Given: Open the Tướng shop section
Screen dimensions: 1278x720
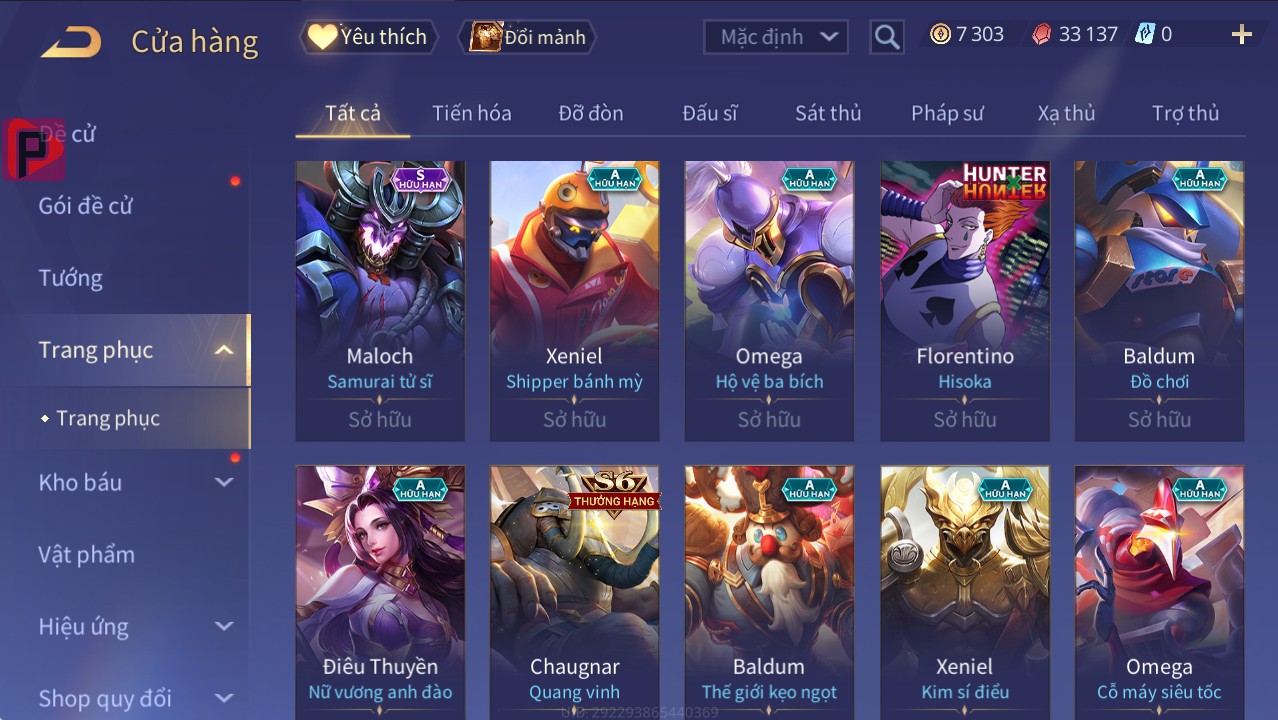Looking at the screenshot, I should click(71, 278).
